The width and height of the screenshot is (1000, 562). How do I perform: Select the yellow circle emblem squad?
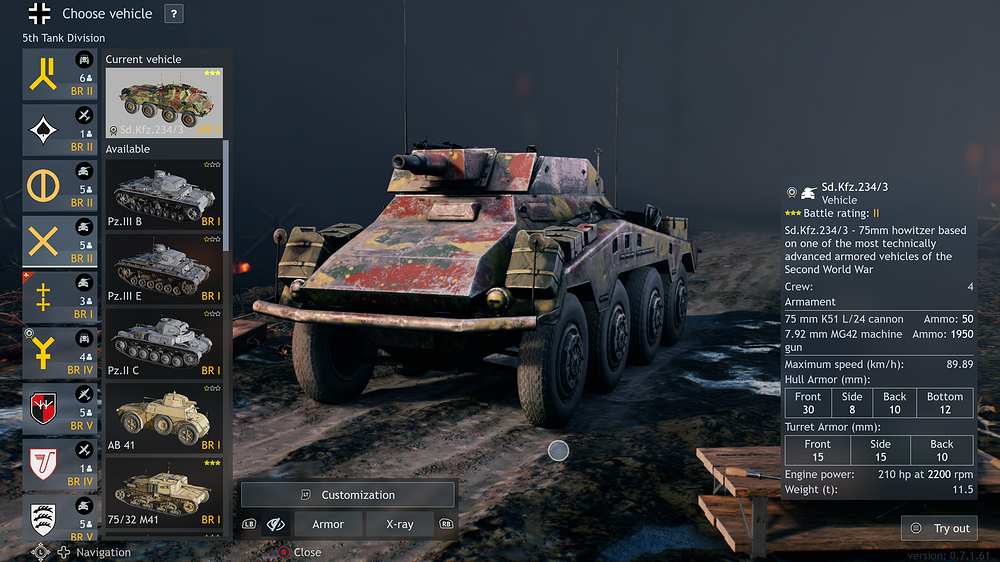click(x=61, y=187)
